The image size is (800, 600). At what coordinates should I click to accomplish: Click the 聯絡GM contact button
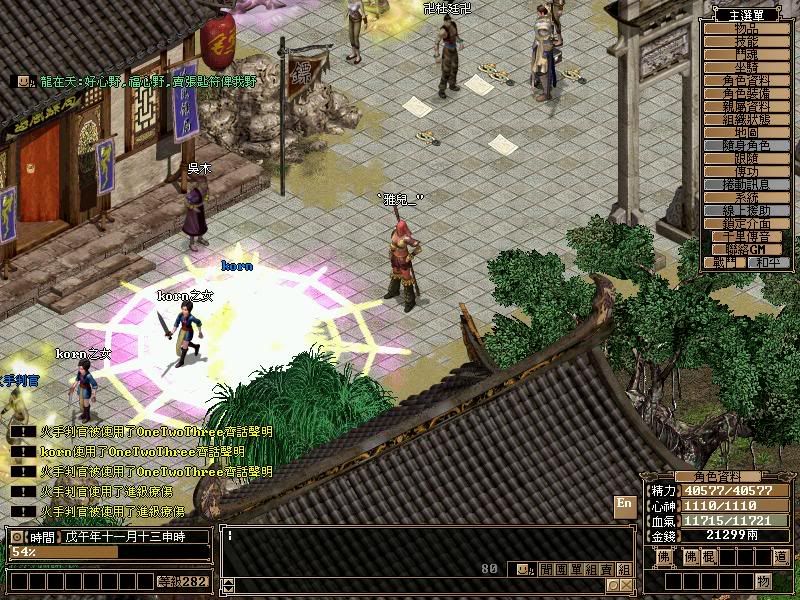click(747, 249)
